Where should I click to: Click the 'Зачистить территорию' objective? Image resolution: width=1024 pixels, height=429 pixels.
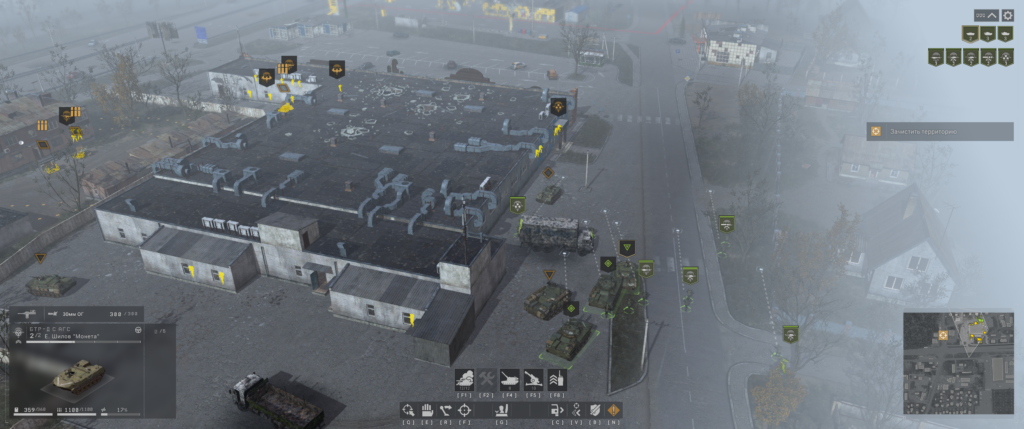pos(940,131)
